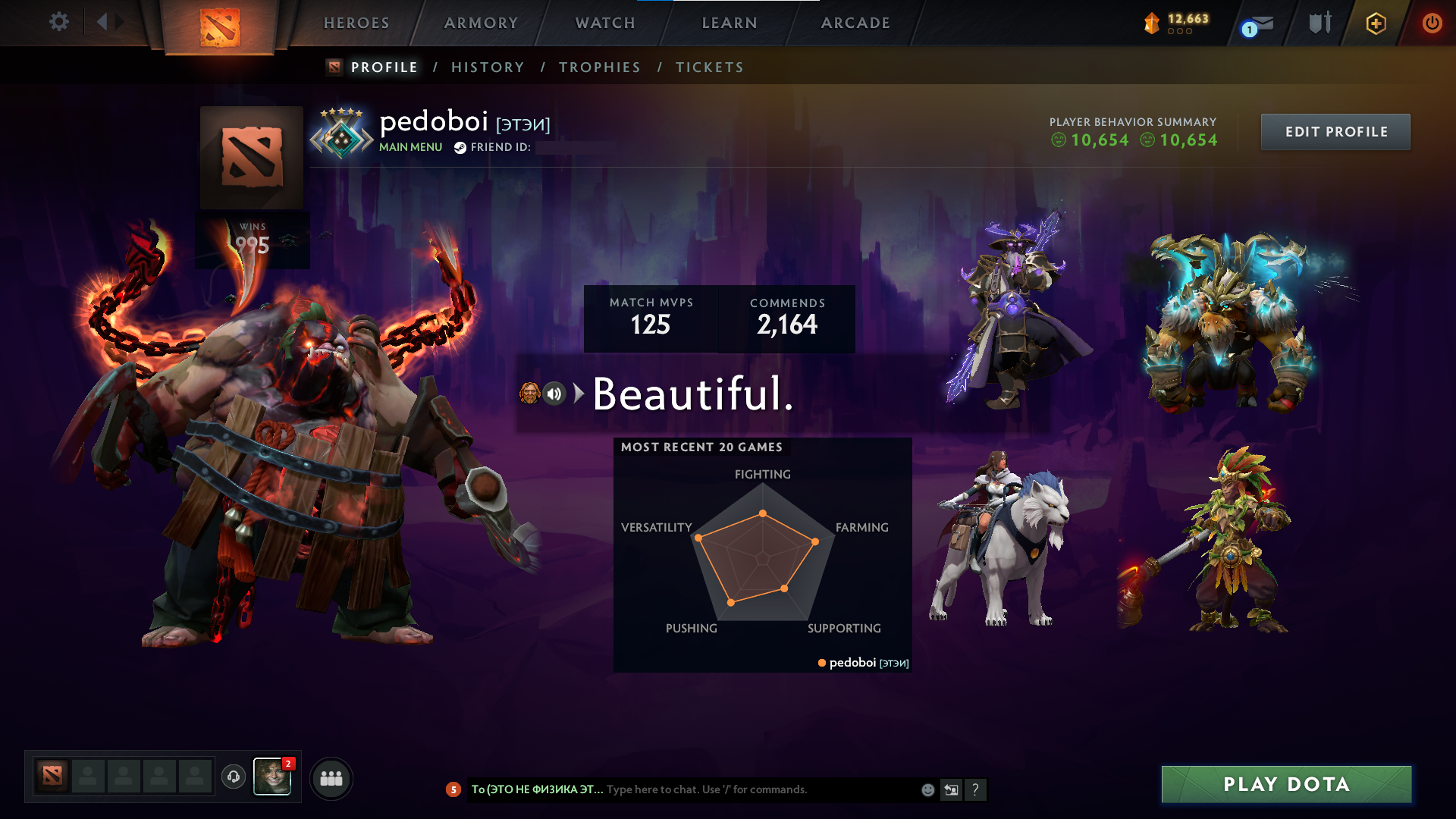Image resolution: width=1456 pixels, height=819 pixels.
Task: Click the power button to exit Dota
Action: 1432,23
